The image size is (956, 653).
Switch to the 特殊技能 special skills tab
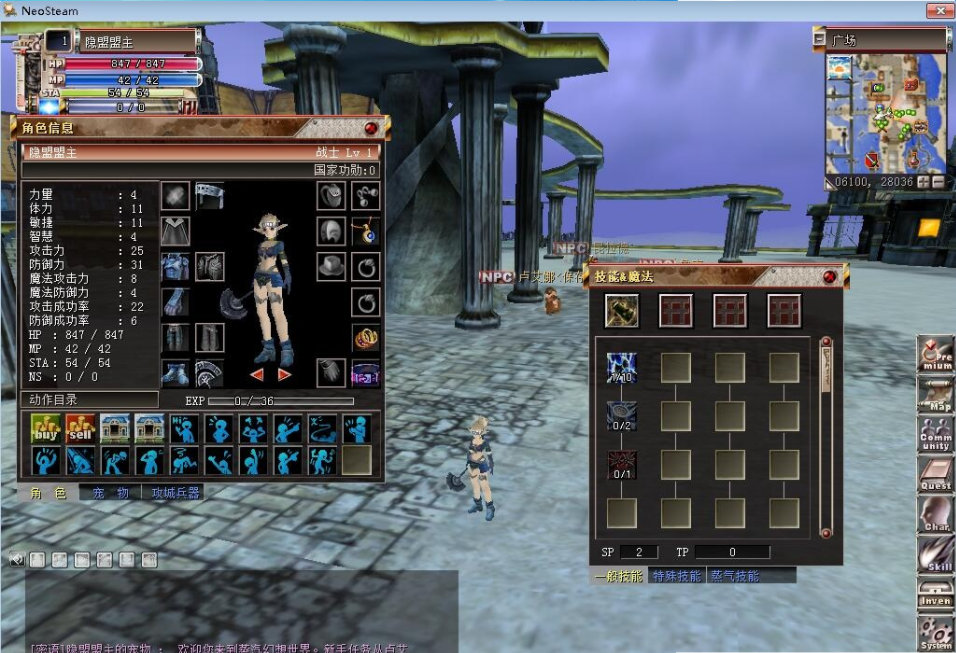[x=675, y=576]
